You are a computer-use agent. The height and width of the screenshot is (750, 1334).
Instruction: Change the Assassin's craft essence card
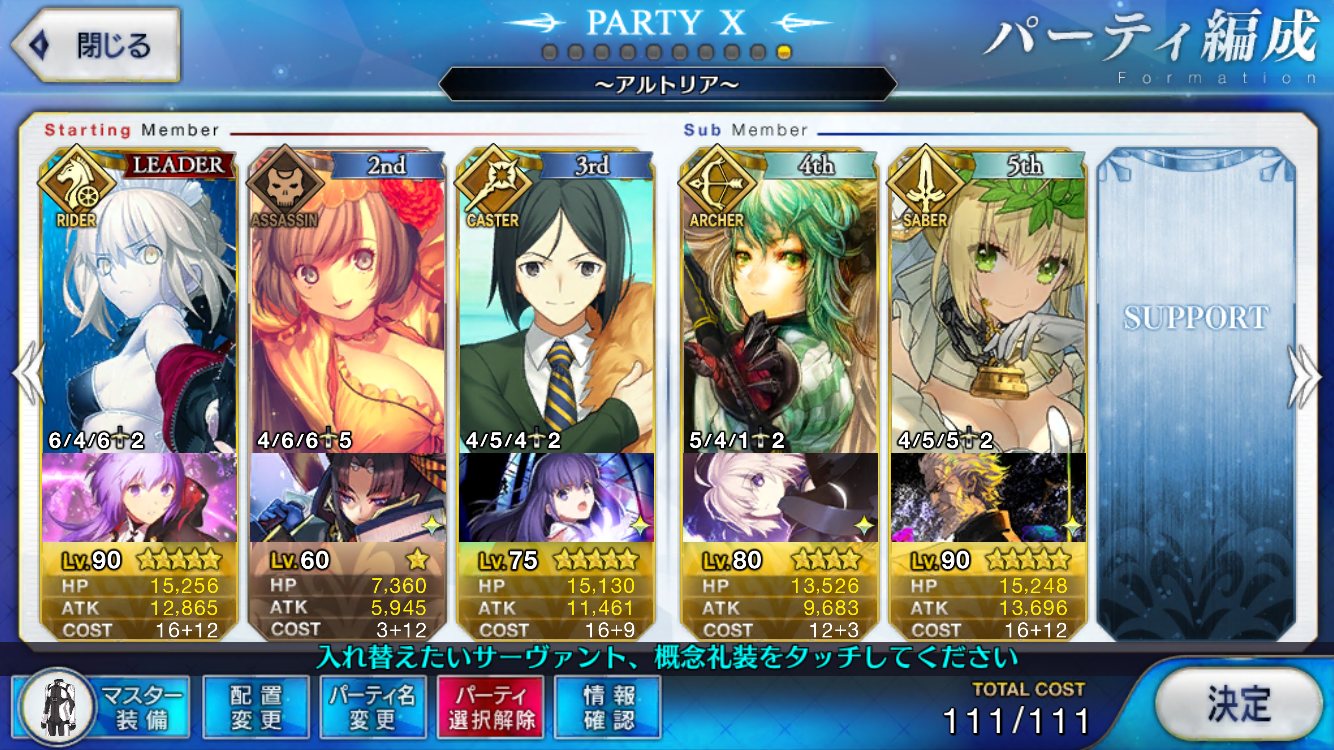[x=347, y=497]
